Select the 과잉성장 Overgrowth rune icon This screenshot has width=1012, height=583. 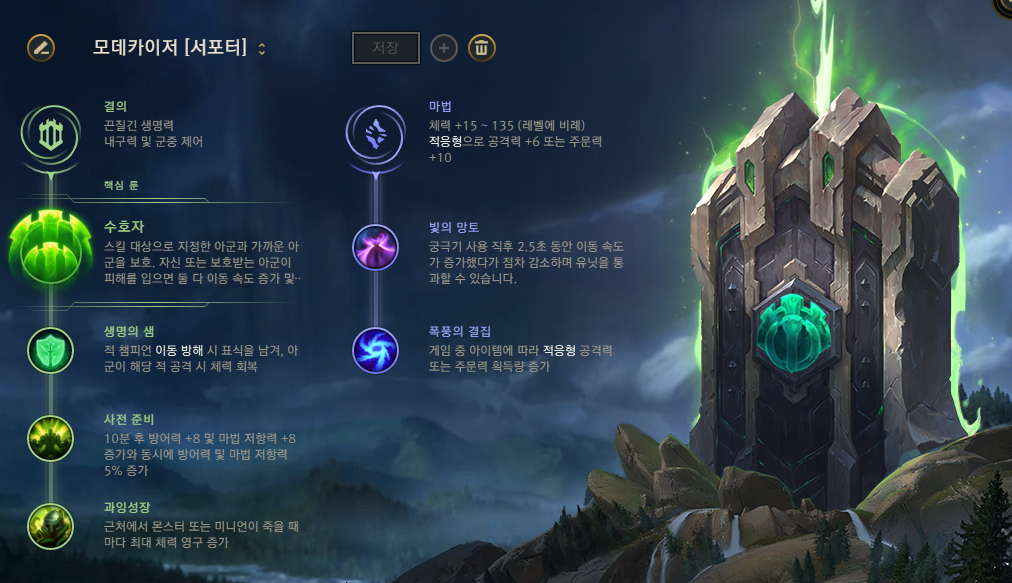[50, 525]
